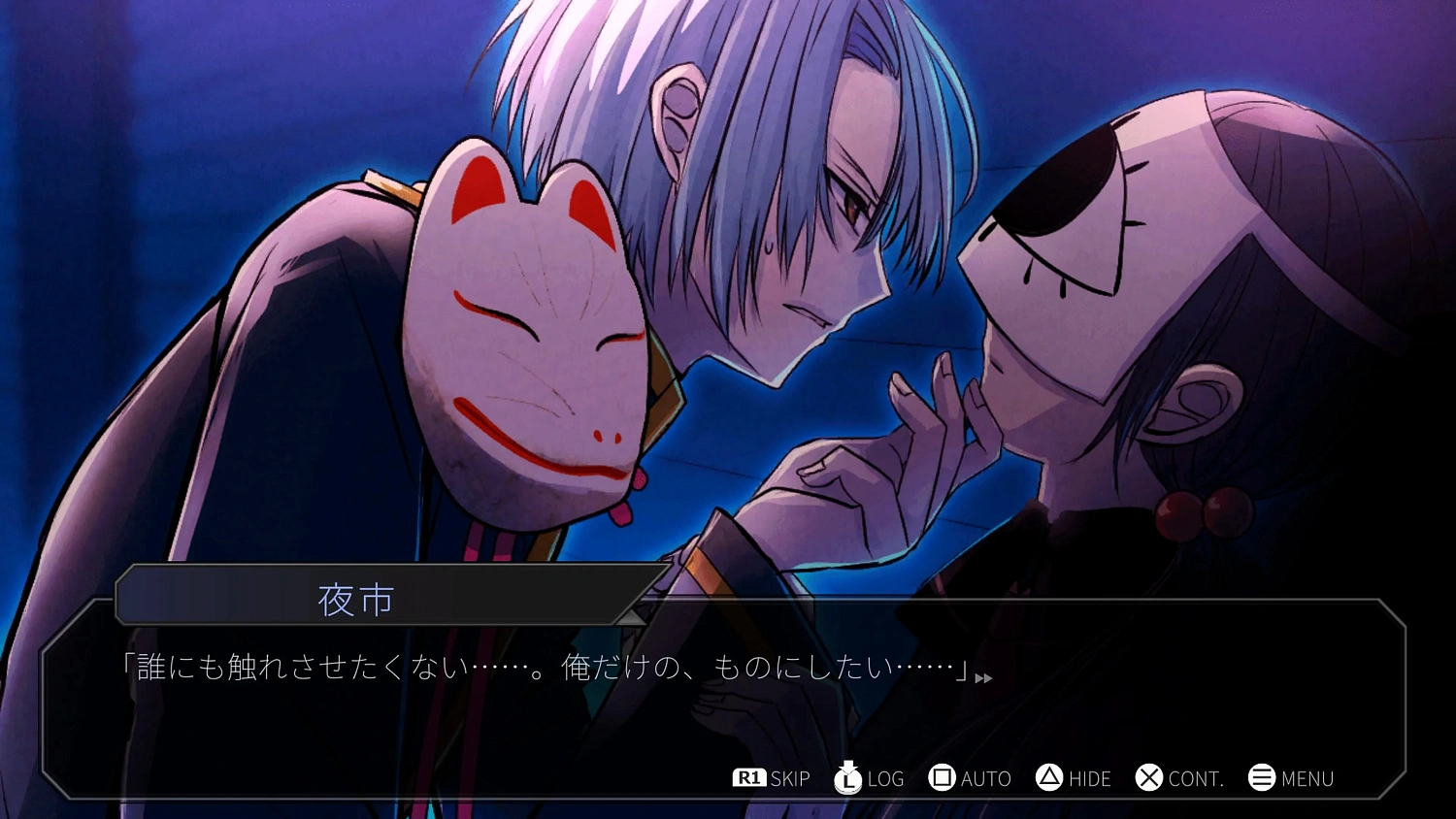The image size is (1456, 819).
Task: Select the CONT. label
Action: point(1196,777)
